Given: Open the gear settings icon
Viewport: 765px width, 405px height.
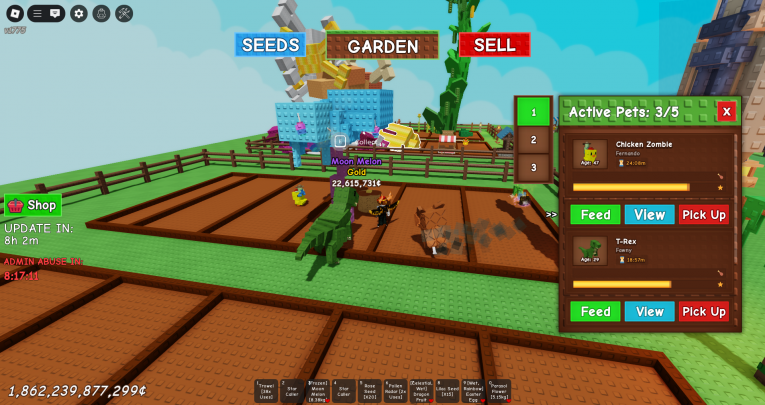Looking at the screenshot, I should point(78,13).
